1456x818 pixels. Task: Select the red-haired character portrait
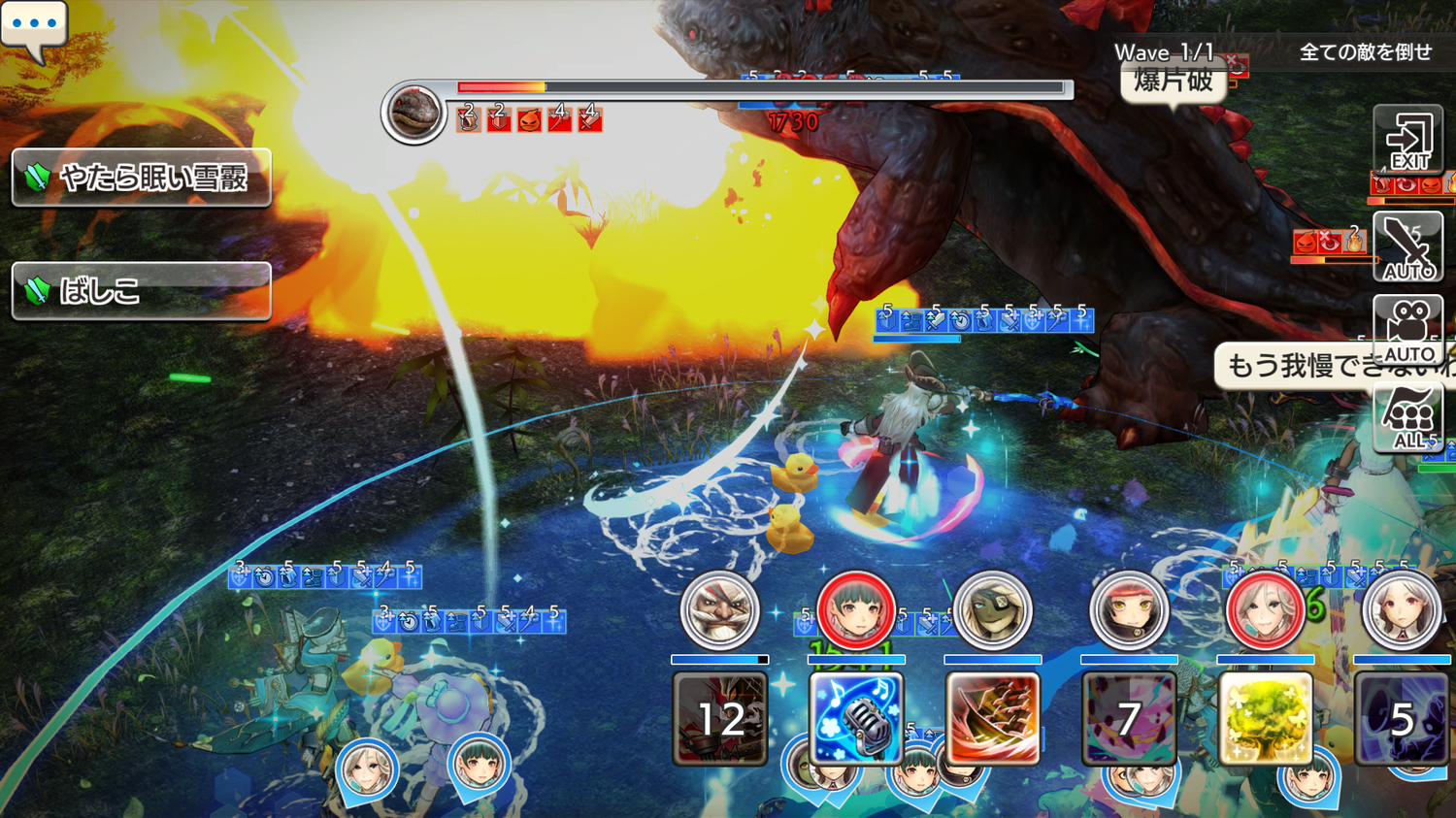(1128, 611)
